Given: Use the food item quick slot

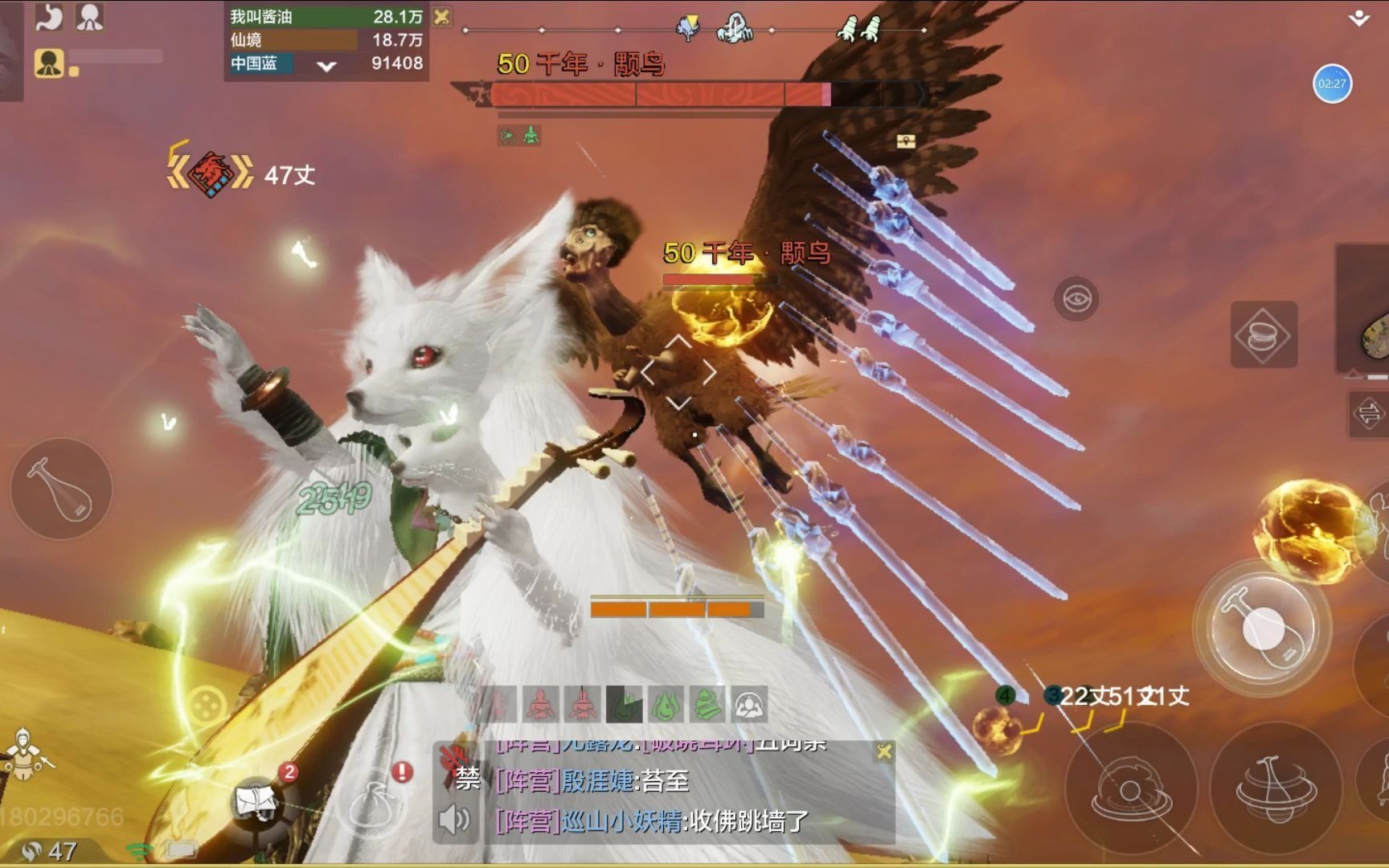Looking at the screenshot, I should [x=1264, y=335].
